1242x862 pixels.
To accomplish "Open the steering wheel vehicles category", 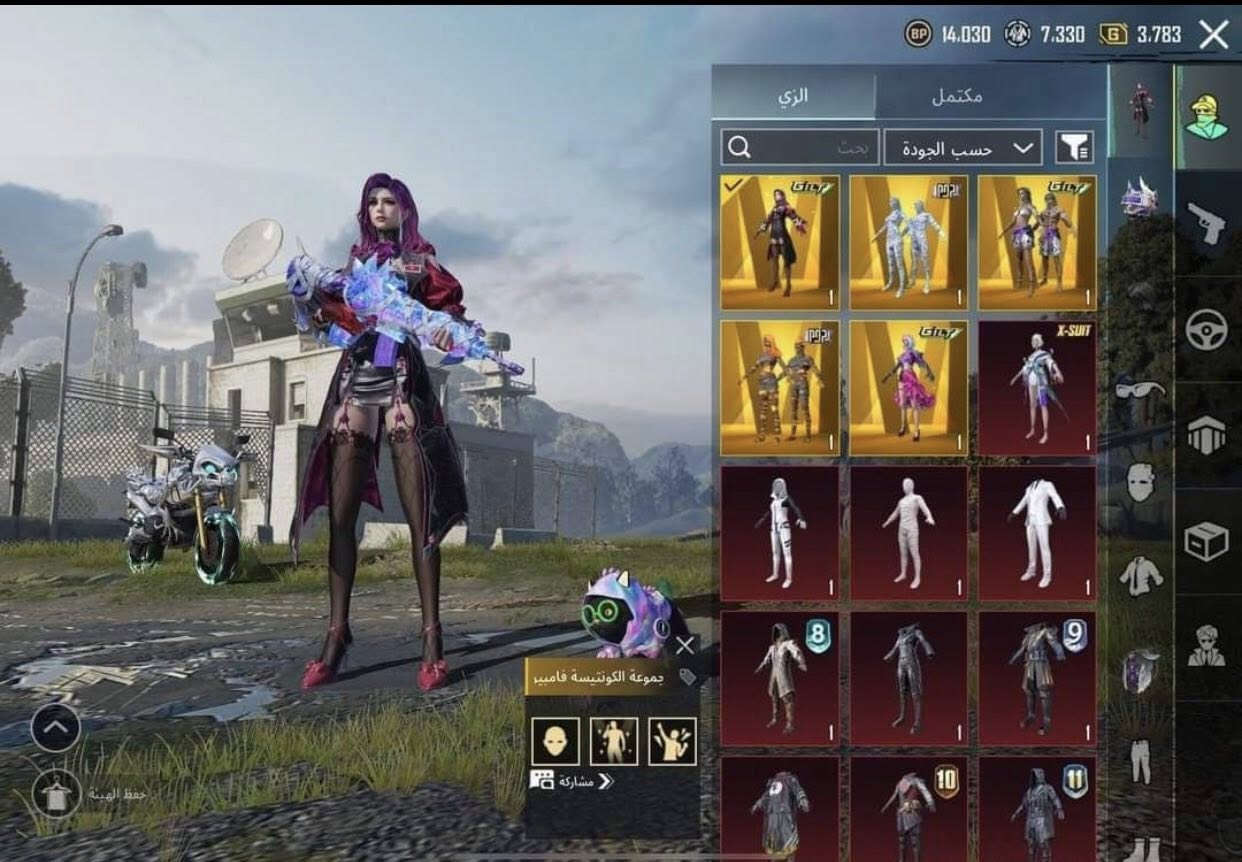I will pyautogui.click(x=1207, y=330).
